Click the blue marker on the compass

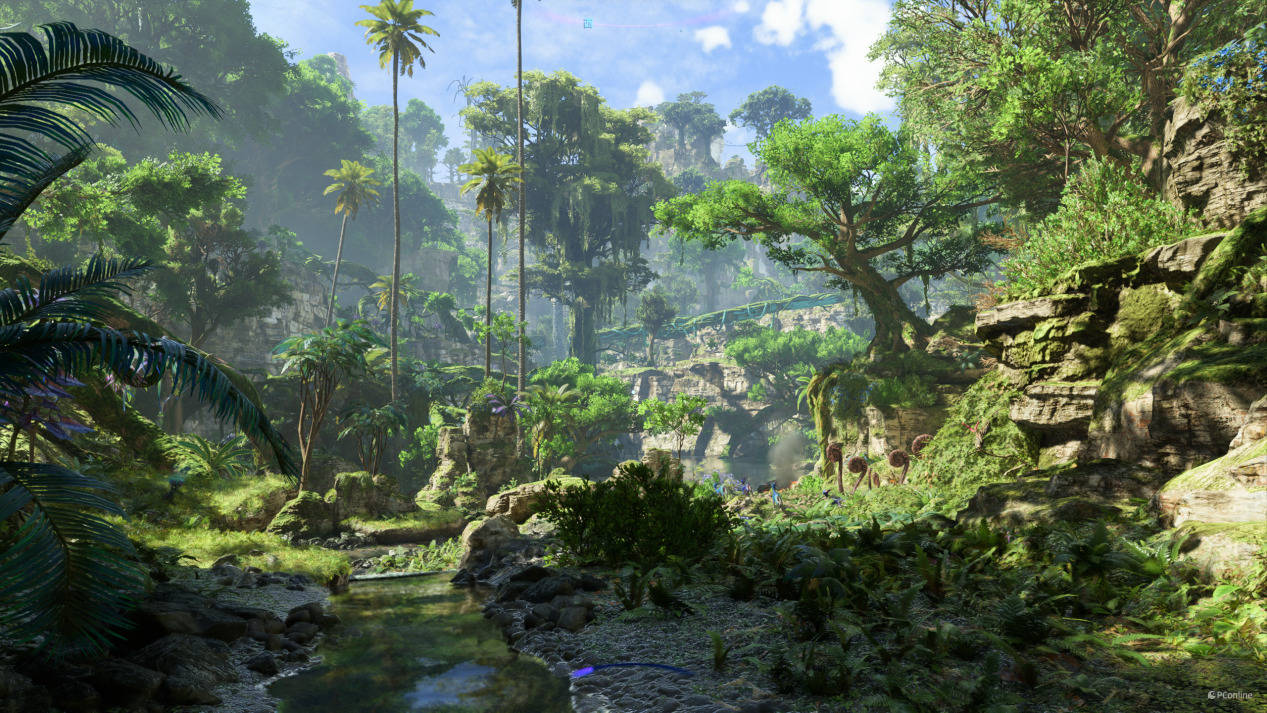588,22
